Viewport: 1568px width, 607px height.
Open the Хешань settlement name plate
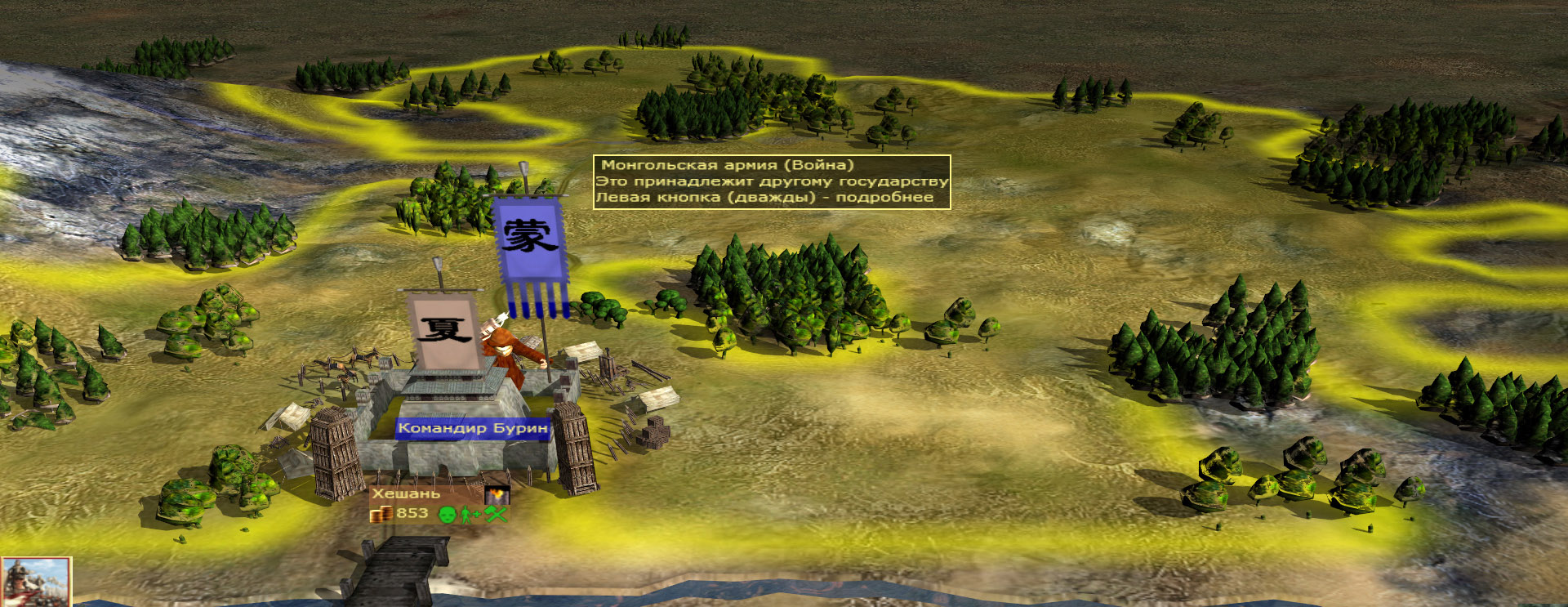coord(407,493)
